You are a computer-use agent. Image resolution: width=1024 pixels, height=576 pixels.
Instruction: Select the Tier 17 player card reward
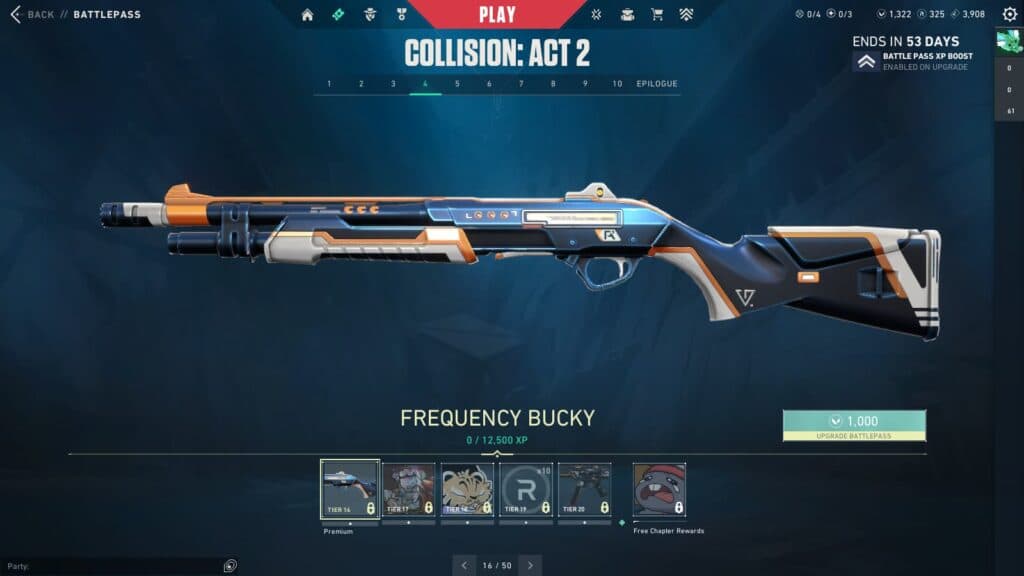tap(408, 490)
